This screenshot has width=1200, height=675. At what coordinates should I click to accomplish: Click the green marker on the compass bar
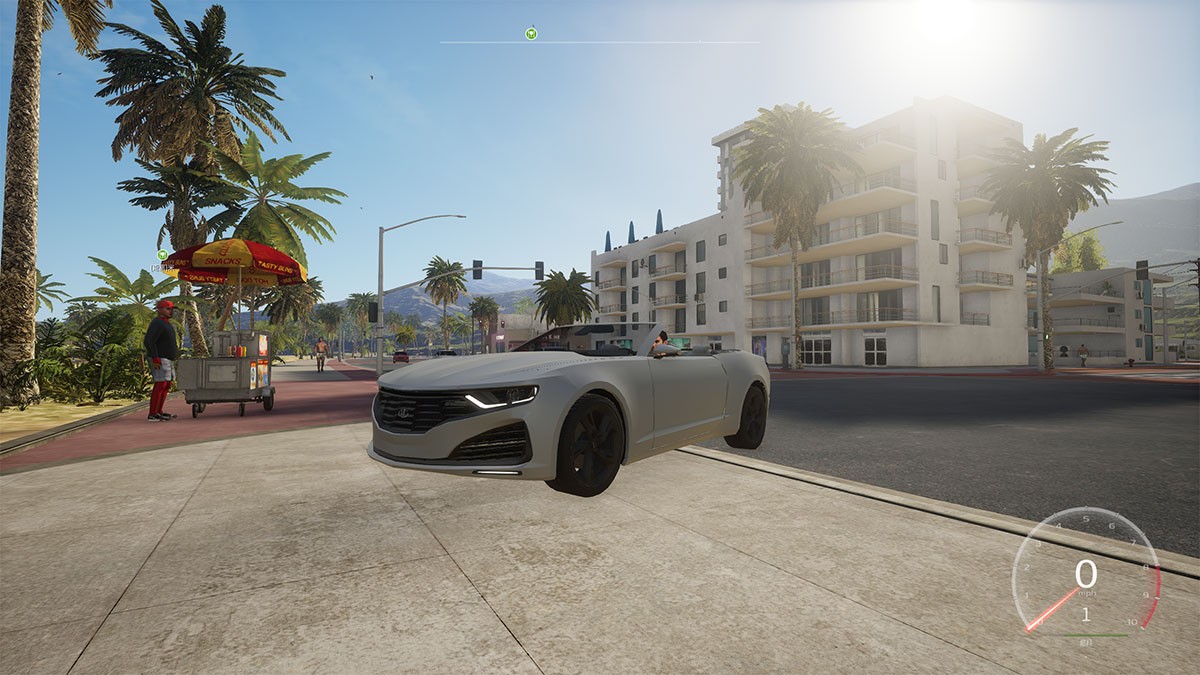pyautogui.click(x=532, y=33)
